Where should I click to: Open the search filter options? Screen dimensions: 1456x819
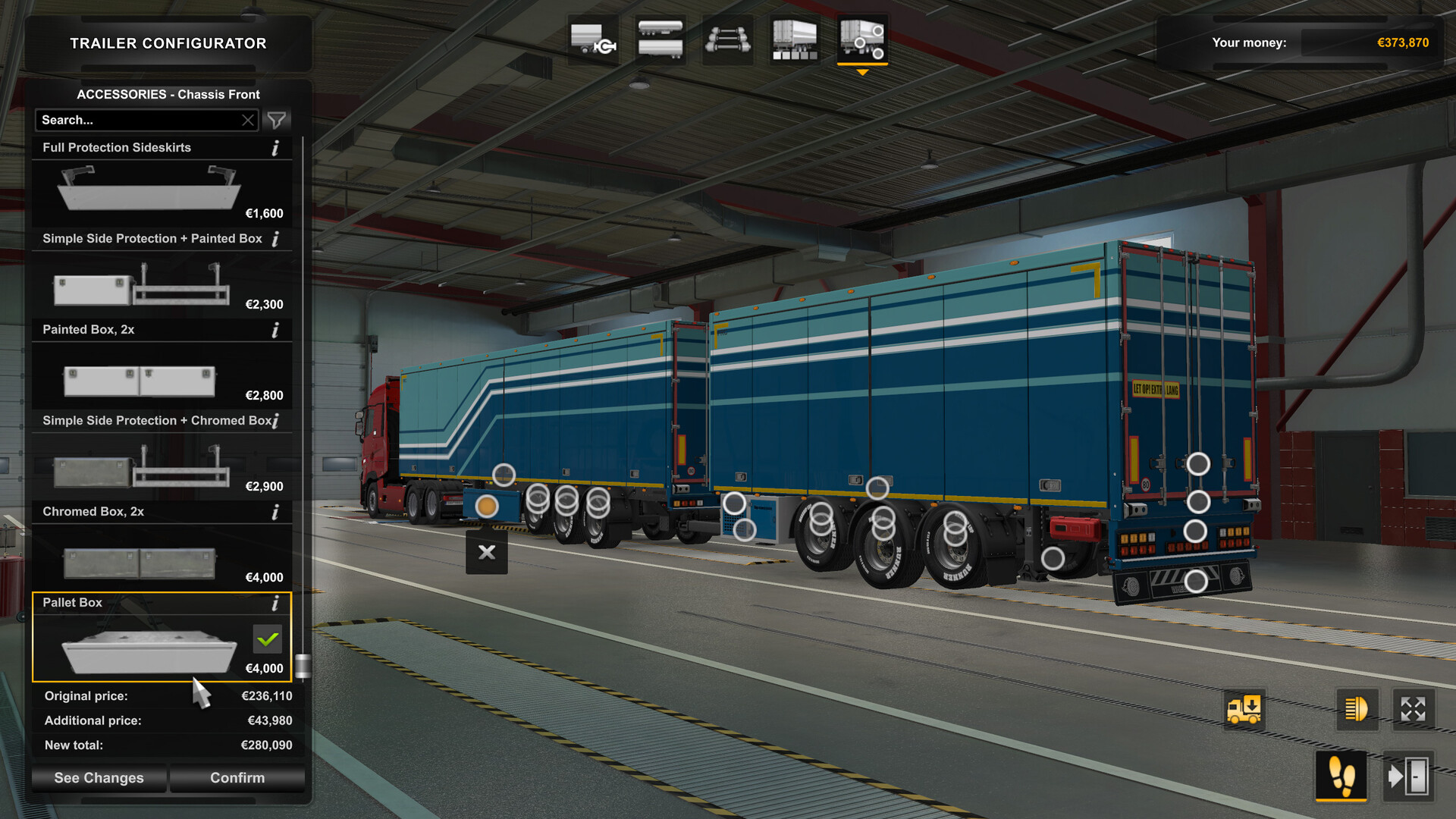(276, 120)
